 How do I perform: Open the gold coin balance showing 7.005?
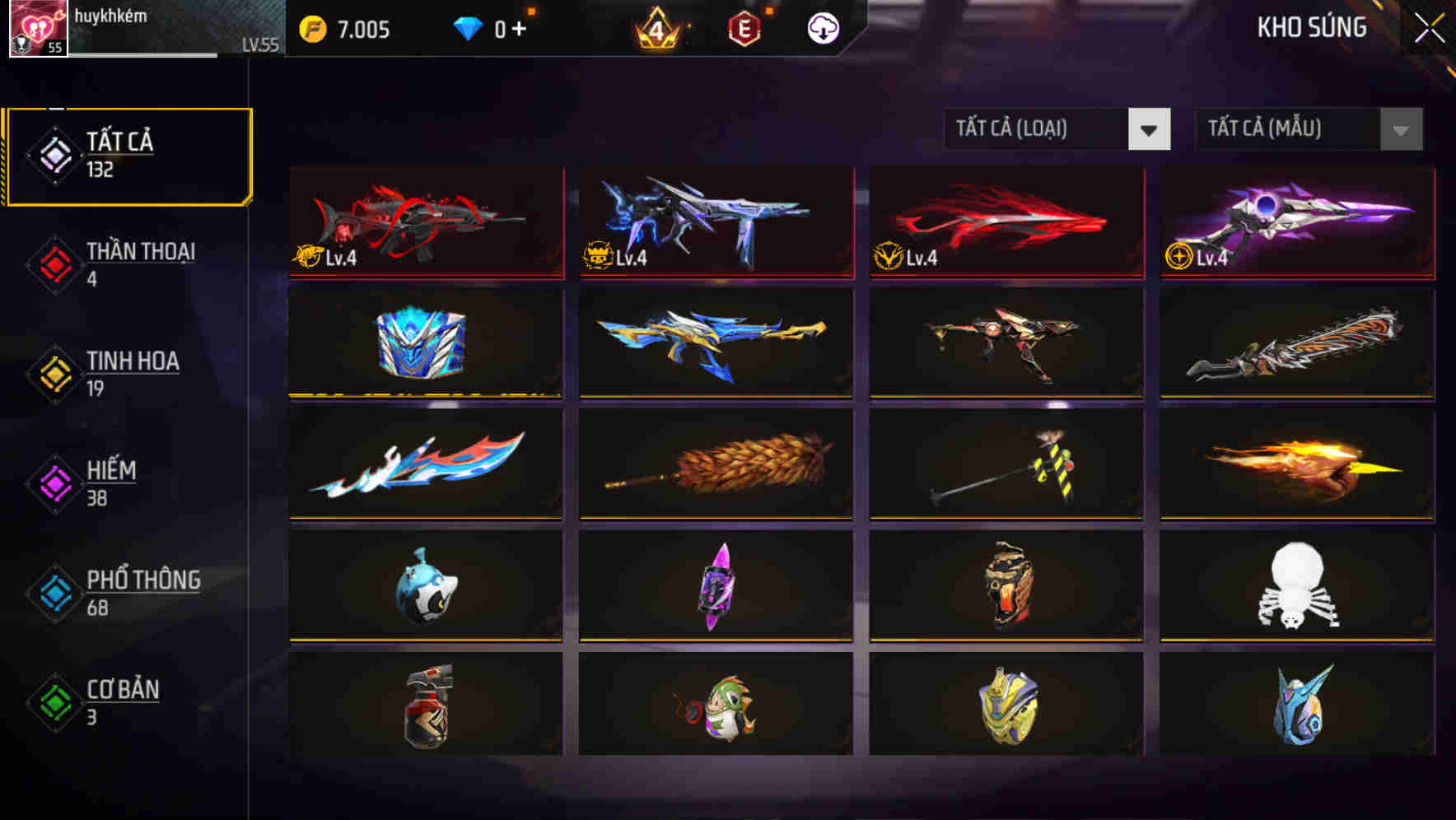[346, 27]
